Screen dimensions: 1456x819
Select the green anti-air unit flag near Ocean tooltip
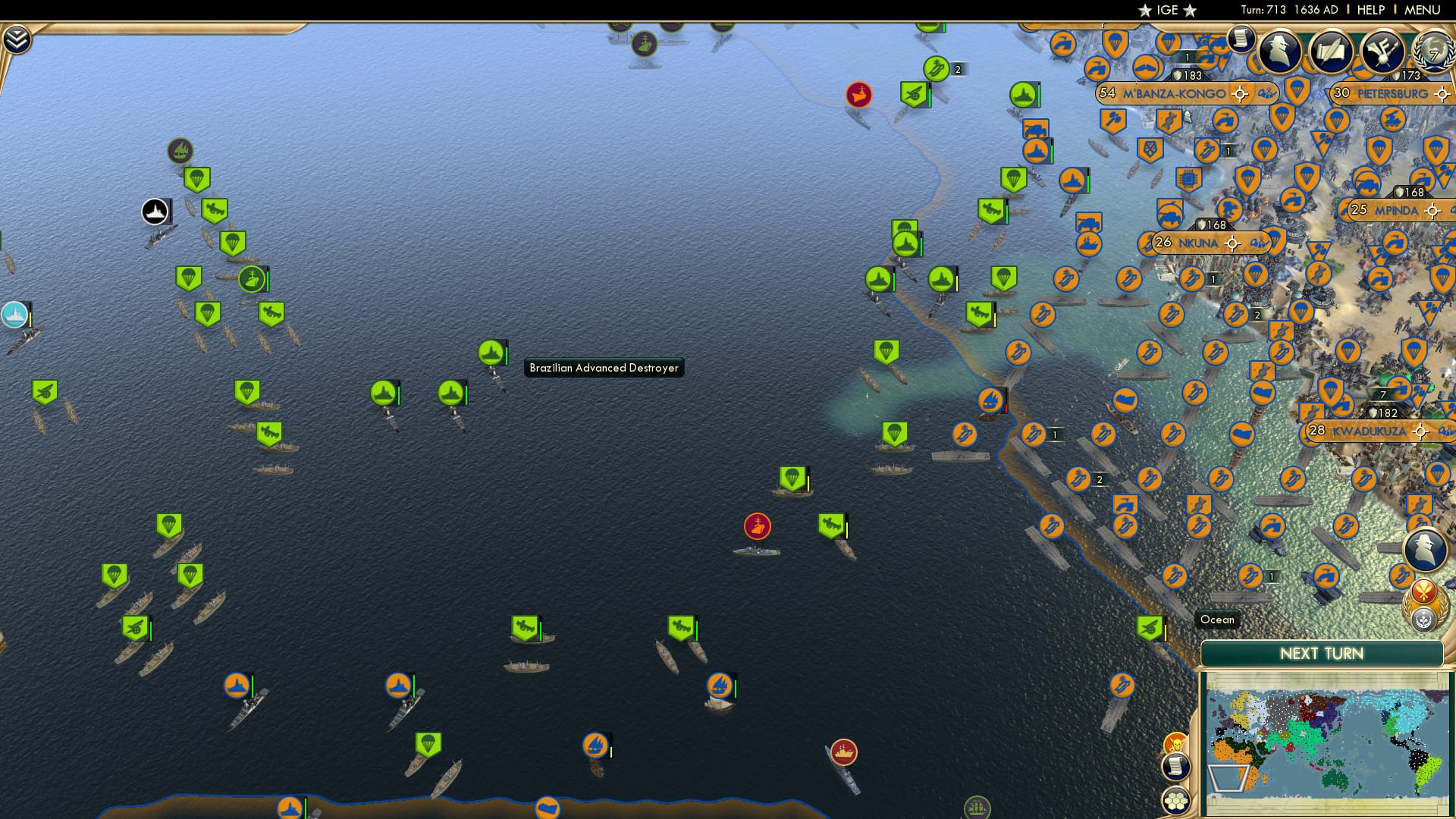click(1149, 627)
